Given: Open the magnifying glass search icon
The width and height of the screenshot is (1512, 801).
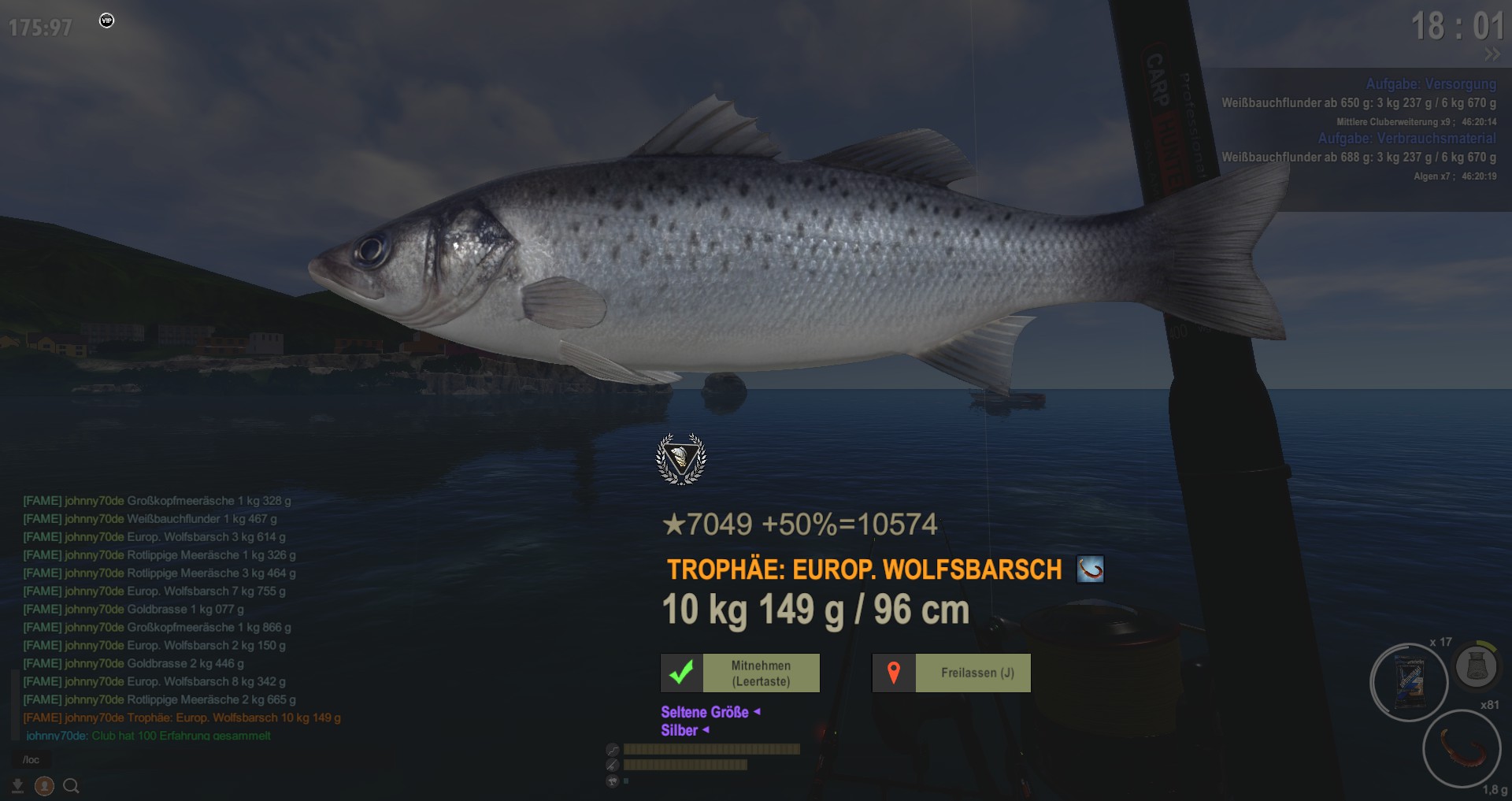Looking at the screenshot, I should coord(71,786).
